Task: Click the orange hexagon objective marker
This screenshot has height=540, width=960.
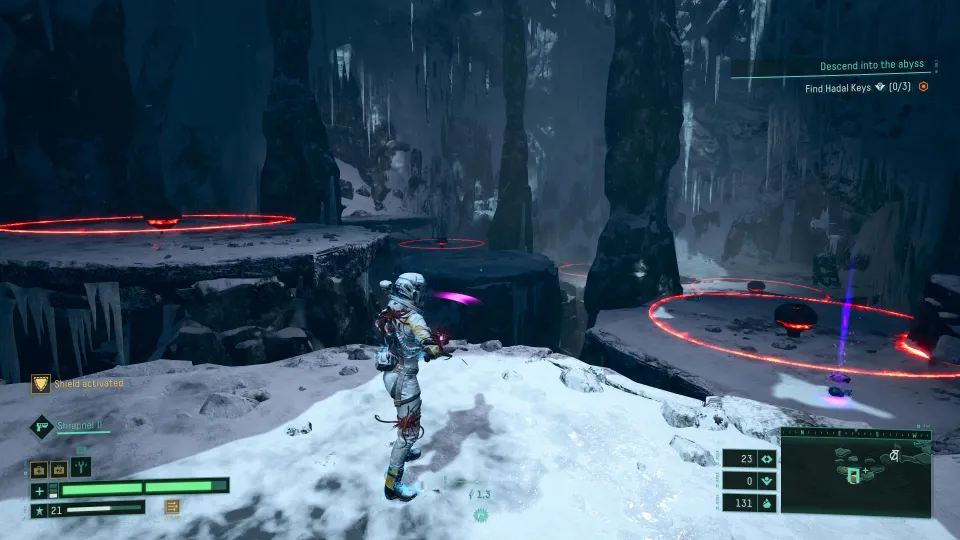Action: tap(924, 87)
